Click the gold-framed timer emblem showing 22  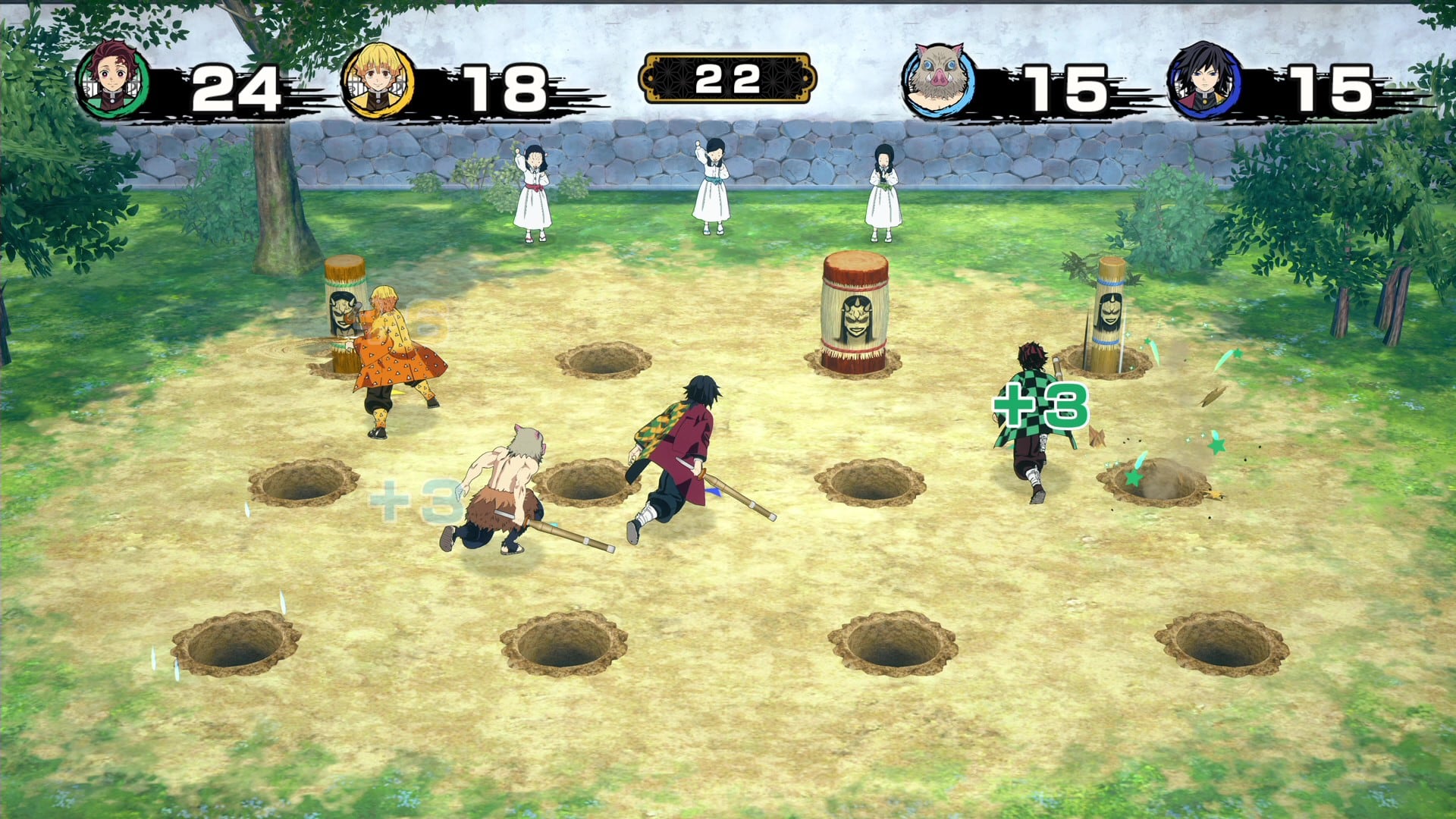730,76
